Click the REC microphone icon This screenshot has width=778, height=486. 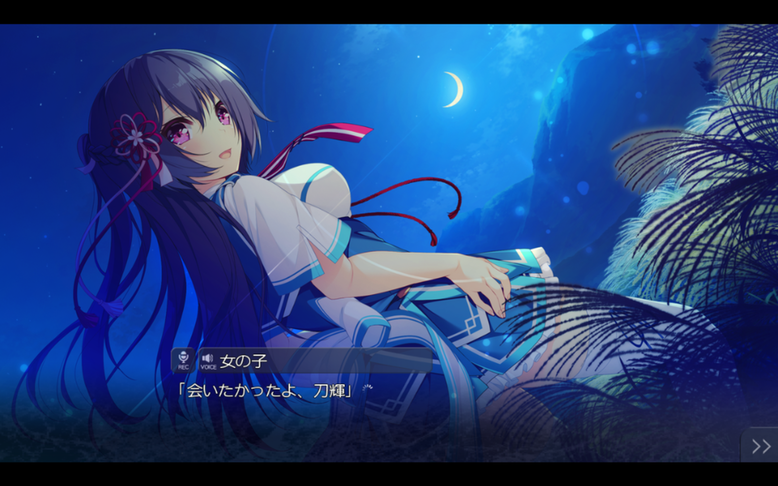[182, 360]
